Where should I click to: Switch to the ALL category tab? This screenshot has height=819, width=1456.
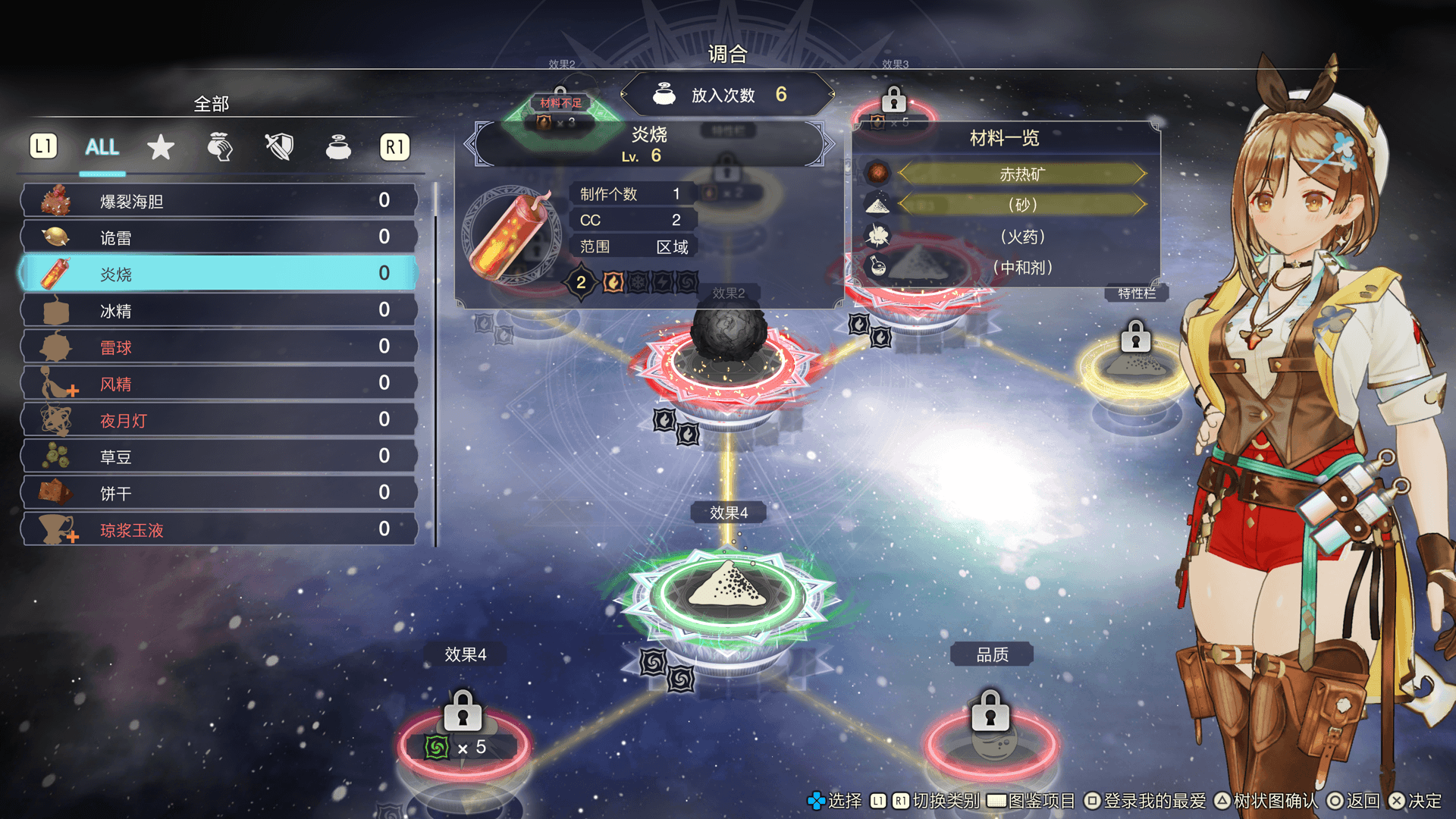click(x=102, y=147)
